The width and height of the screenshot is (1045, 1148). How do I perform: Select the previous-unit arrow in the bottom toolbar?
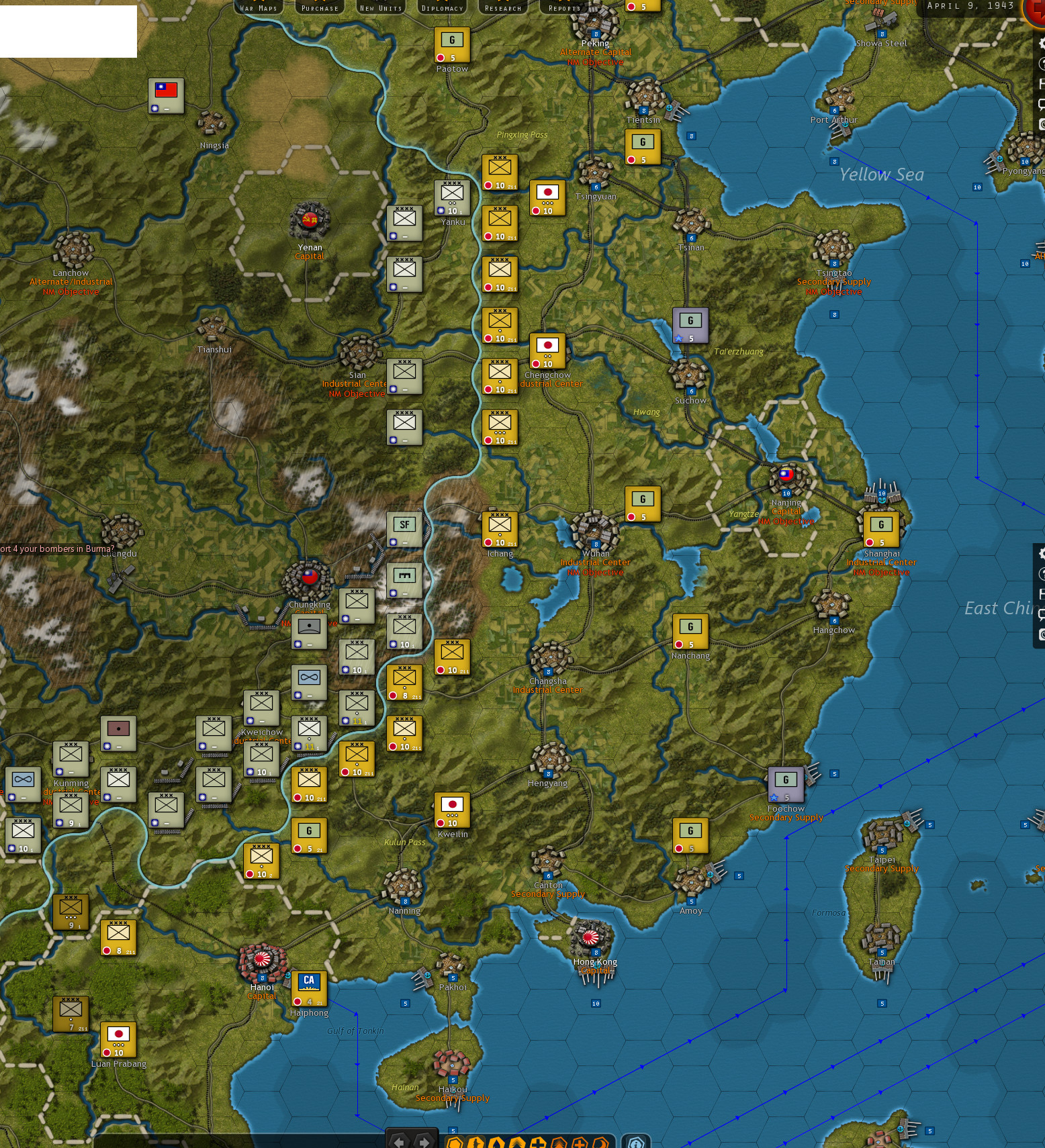tap(399, 1142)
